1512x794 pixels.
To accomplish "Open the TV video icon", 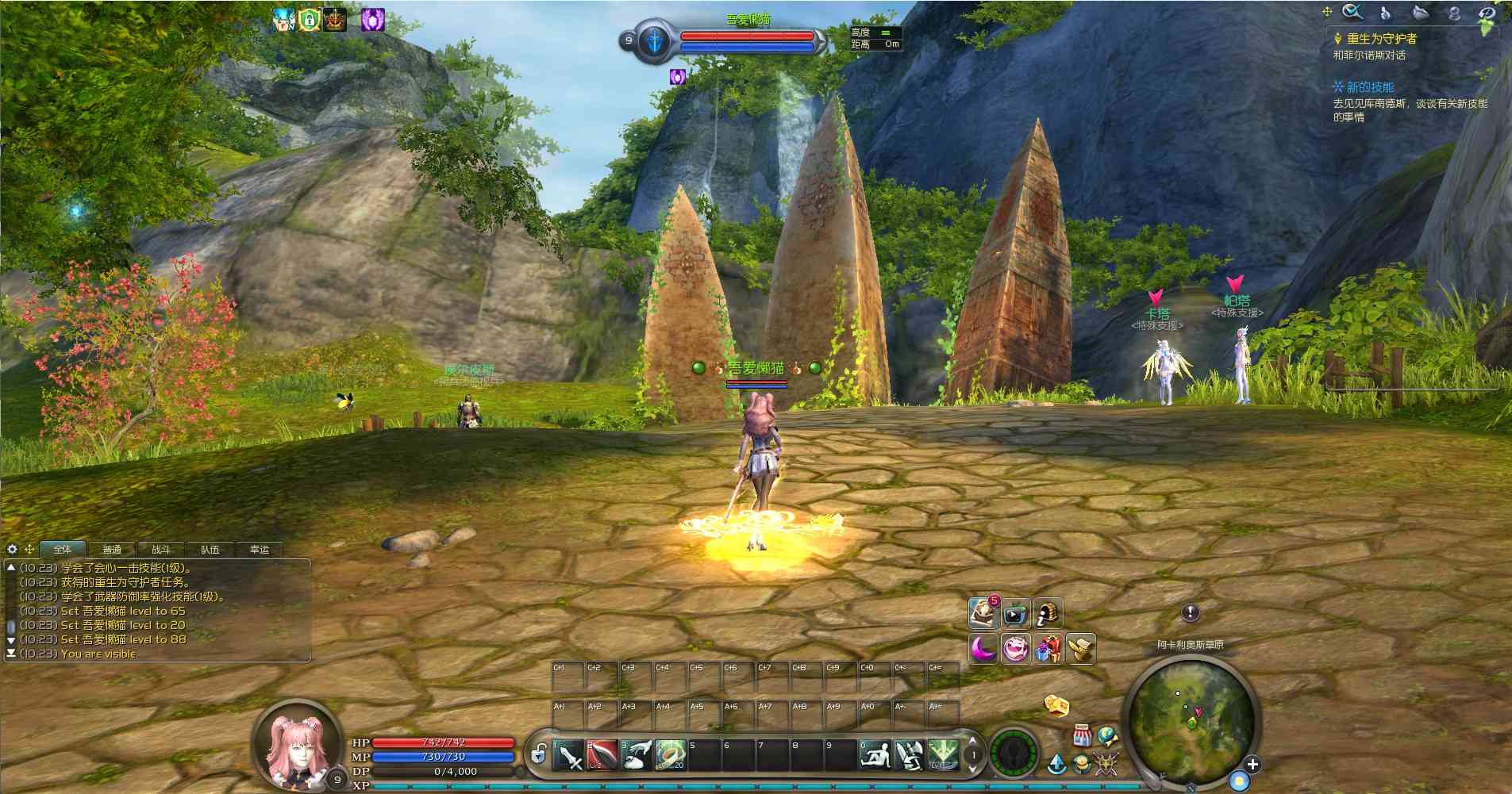I will point(1015,614).
